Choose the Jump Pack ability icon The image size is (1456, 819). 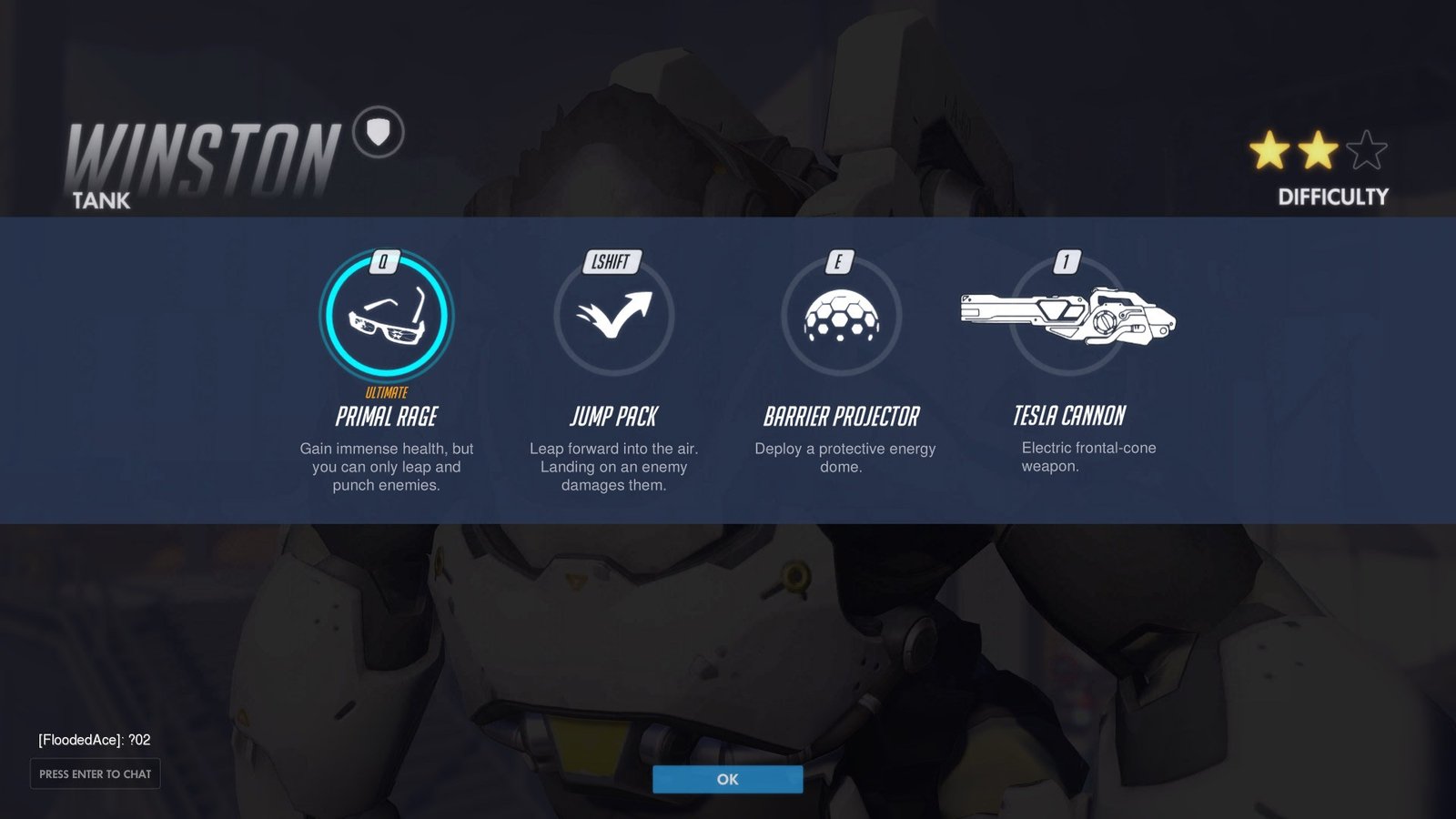[613, 316]
